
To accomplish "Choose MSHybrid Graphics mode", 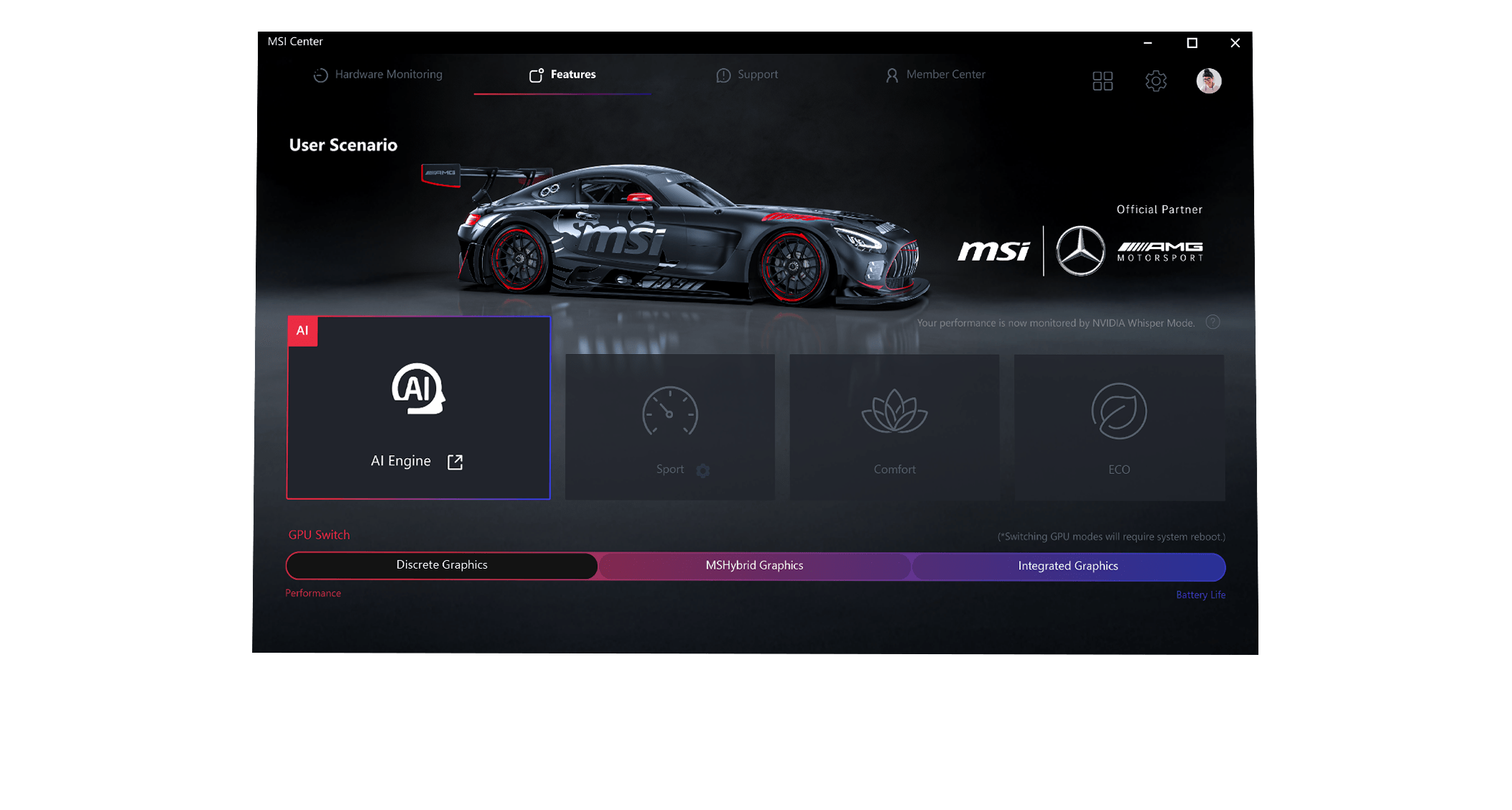I will point(754,566).
